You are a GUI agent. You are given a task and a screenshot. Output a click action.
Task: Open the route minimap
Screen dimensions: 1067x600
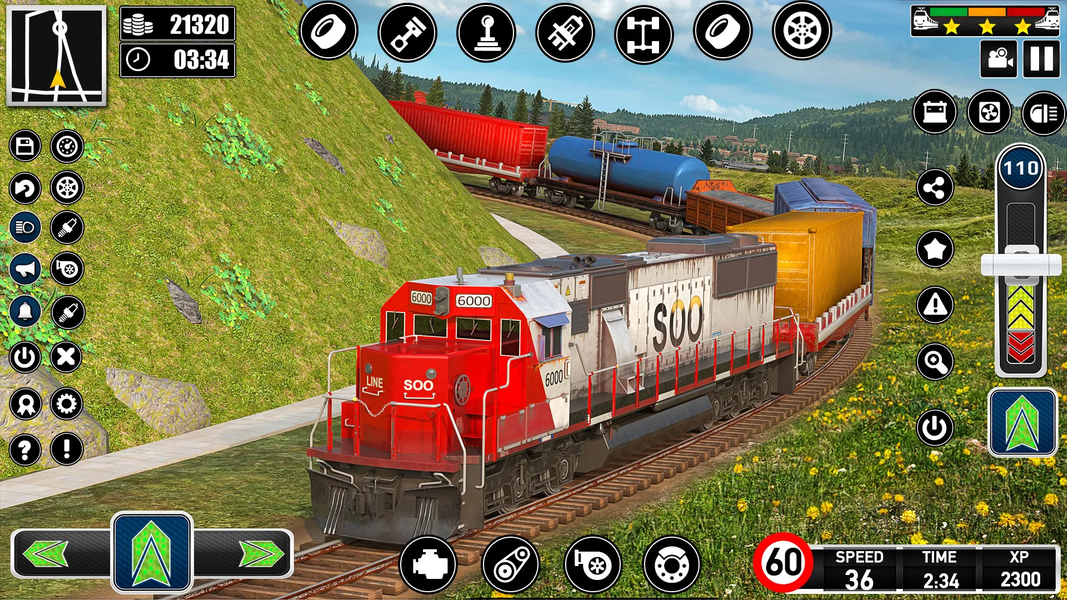click(x=56, y=55)
